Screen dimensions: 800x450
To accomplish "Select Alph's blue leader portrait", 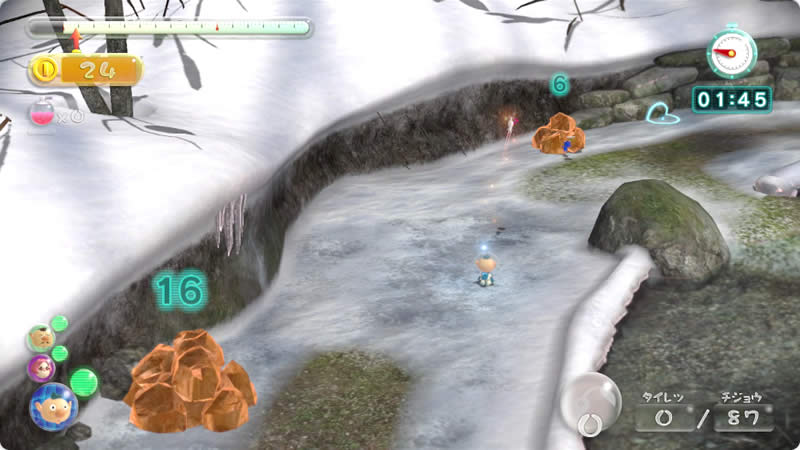I will (52, 405).
